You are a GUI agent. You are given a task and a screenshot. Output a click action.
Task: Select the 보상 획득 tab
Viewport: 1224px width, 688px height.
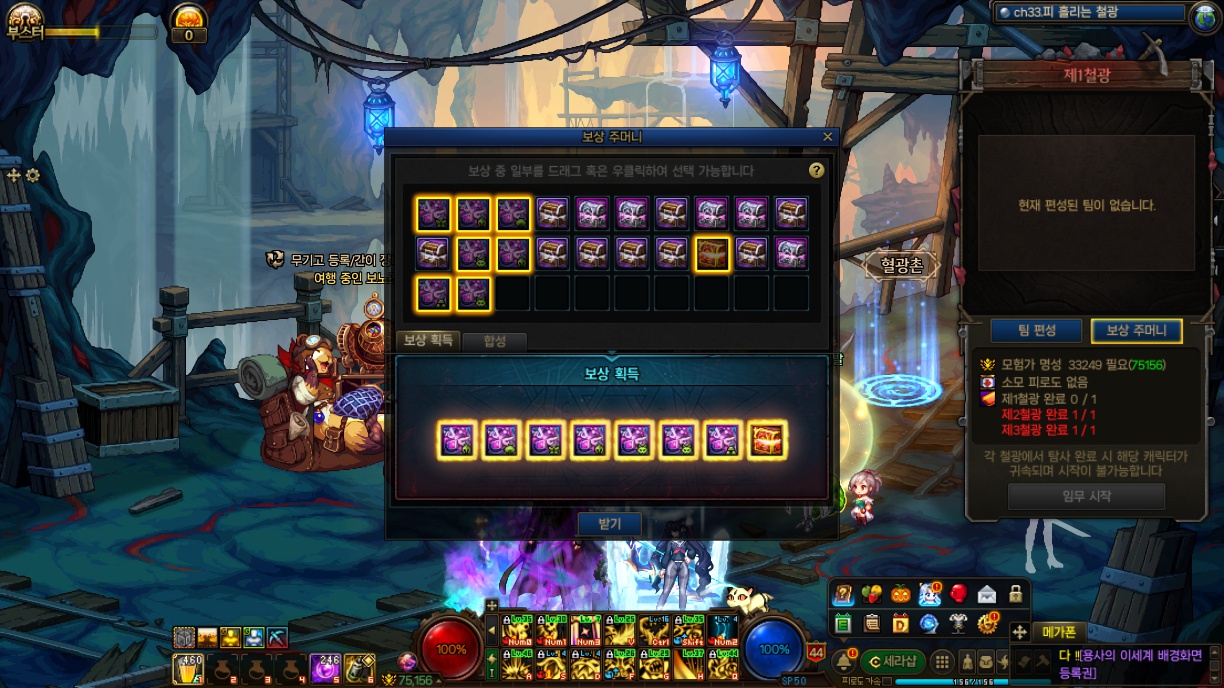click(428, 341)
